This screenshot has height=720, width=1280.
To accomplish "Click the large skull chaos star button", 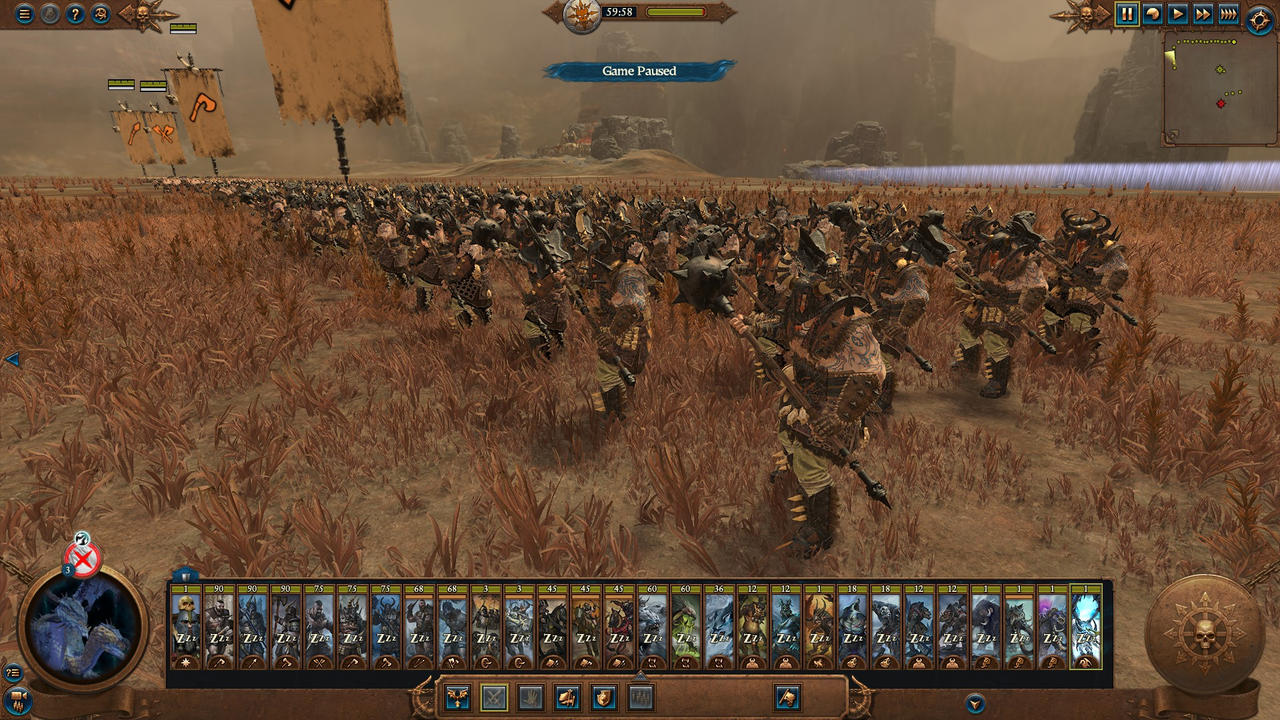I will tap(1203, 634).
